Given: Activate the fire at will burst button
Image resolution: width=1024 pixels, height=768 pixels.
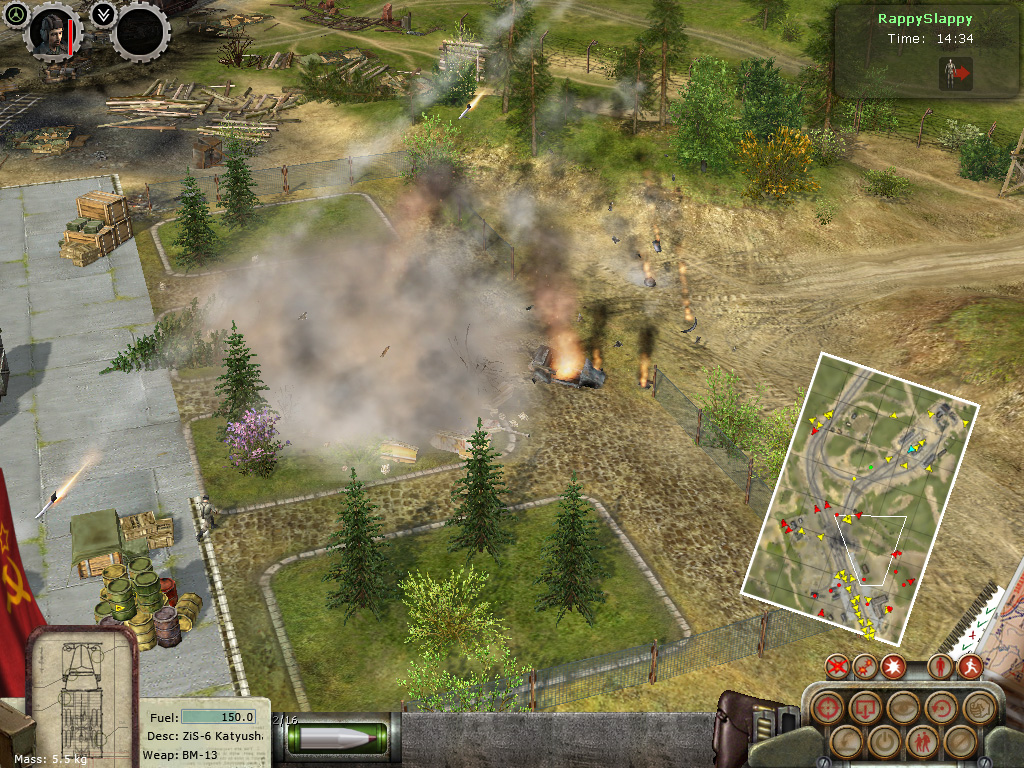Looking at the screenshot, I should 893,666.
